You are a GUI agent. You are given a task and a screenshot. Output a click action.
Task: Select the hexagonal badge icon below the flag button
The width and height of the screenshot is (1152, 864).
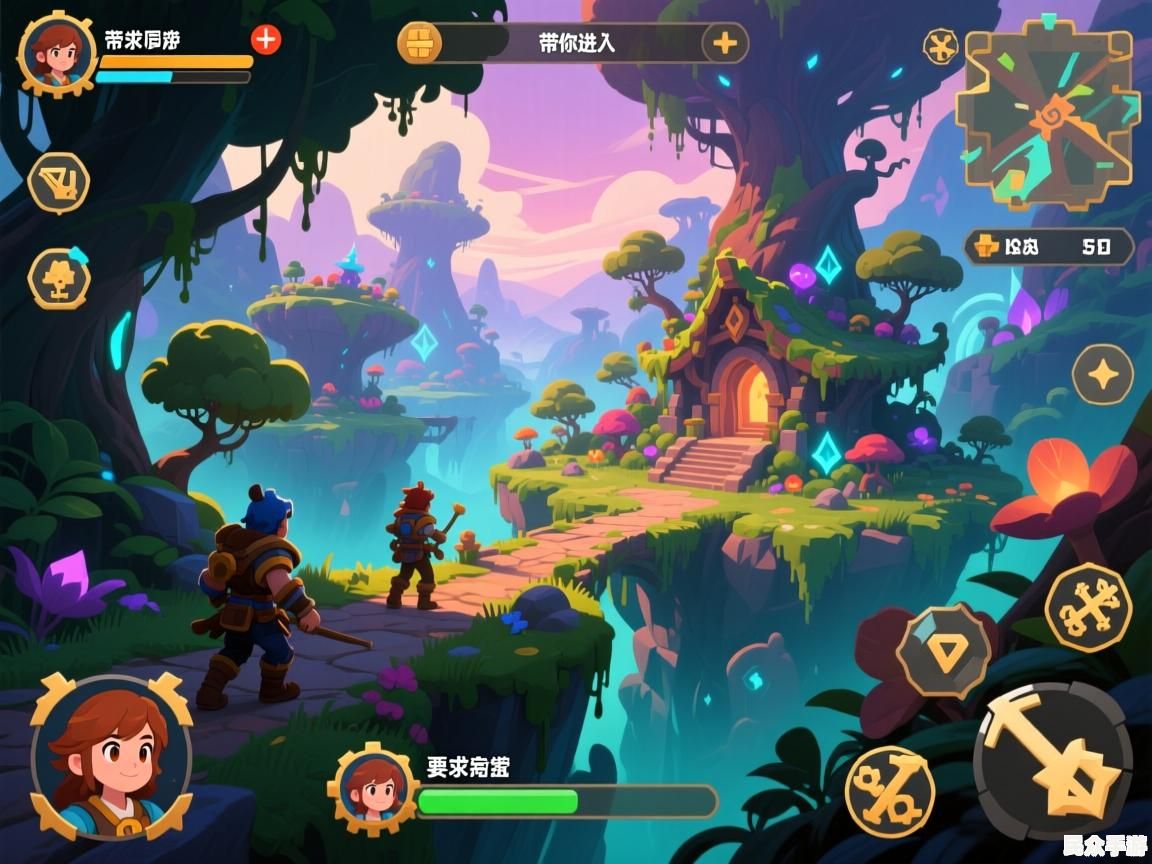[x=59, y=278]
